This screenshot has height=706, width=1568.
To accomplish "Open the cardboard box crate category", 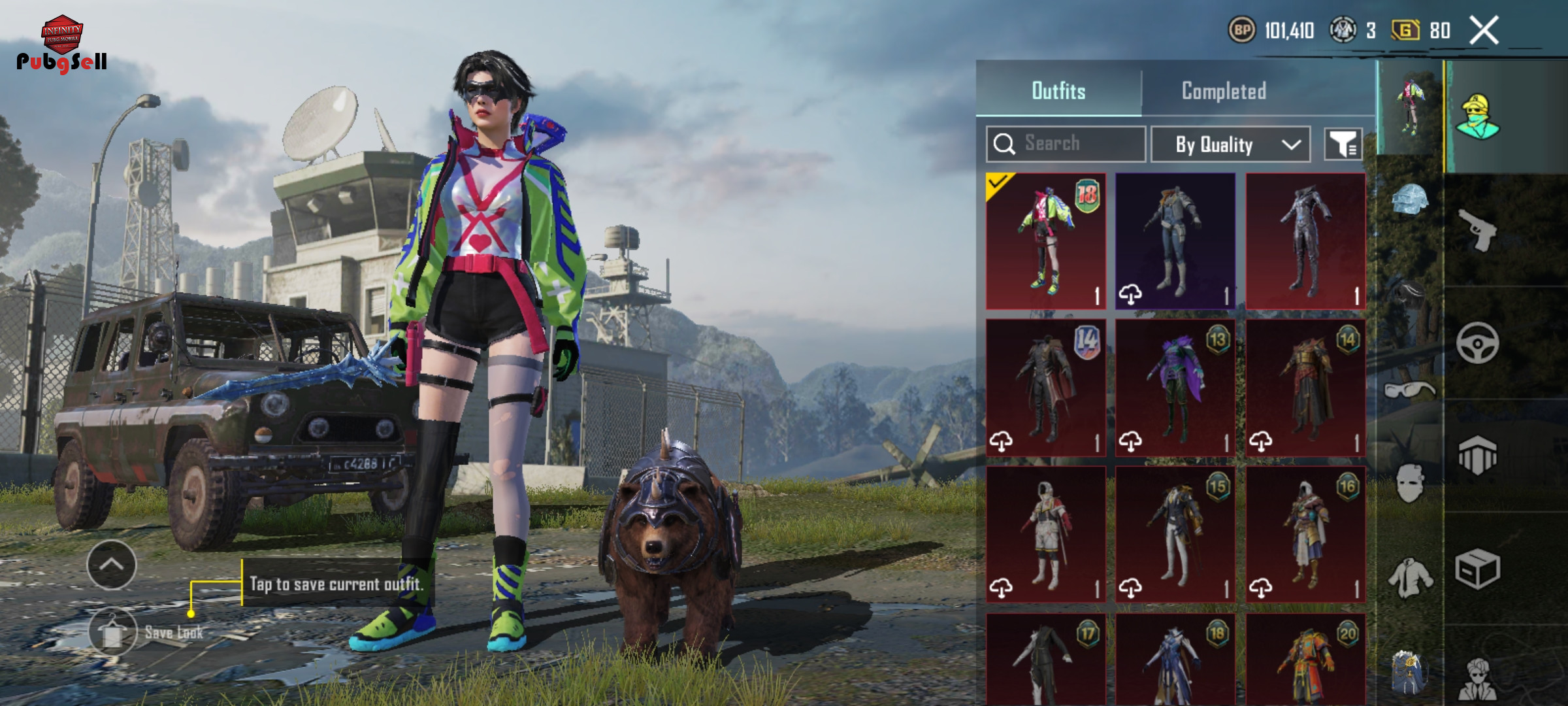I will coord(1477,569).
